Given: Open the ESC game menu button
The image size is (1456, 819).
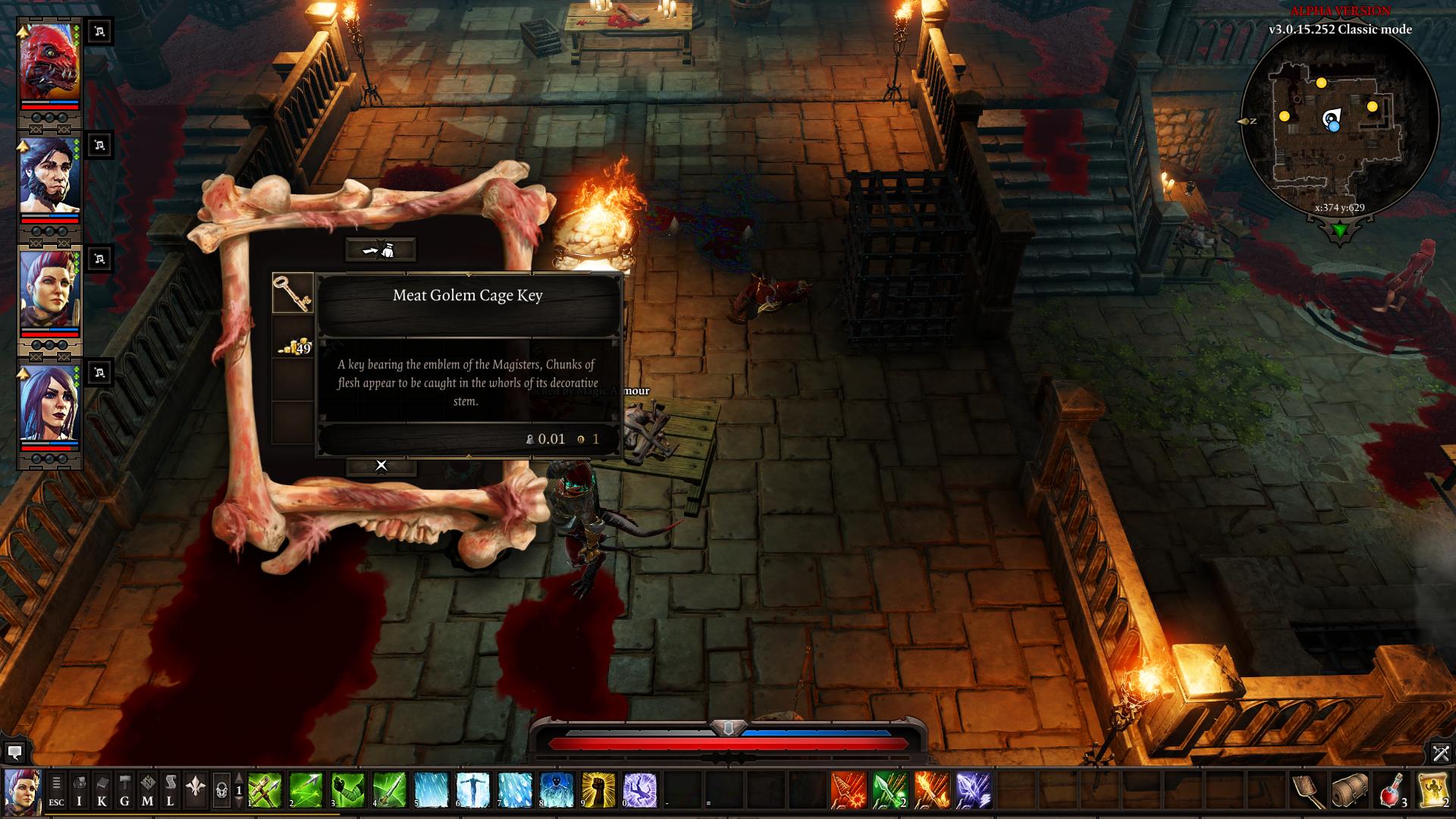Looking at the screenshot, I should (x=56, y=789).
